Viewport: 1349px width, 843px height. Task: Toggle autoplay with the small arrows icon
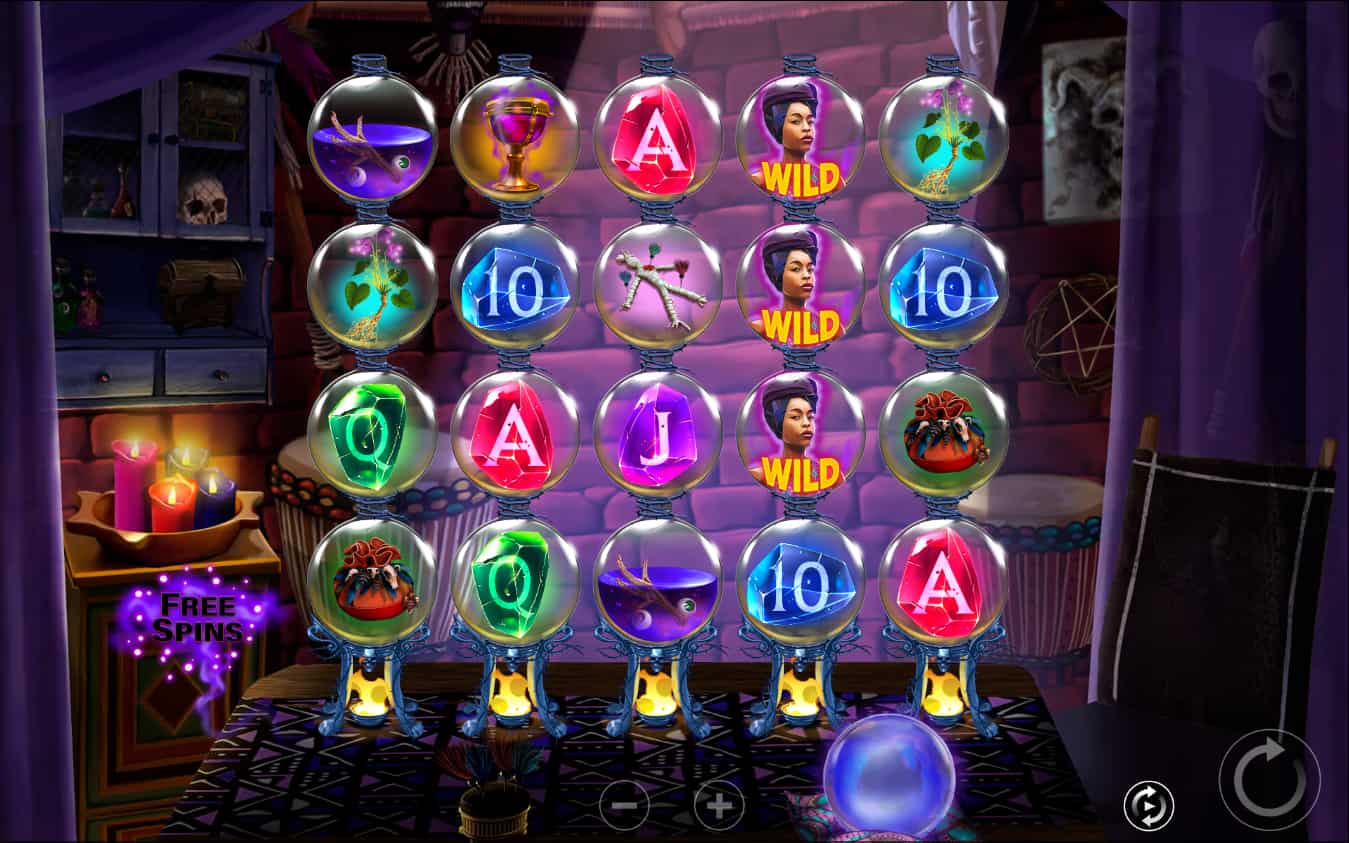[x=1148, y=806]
